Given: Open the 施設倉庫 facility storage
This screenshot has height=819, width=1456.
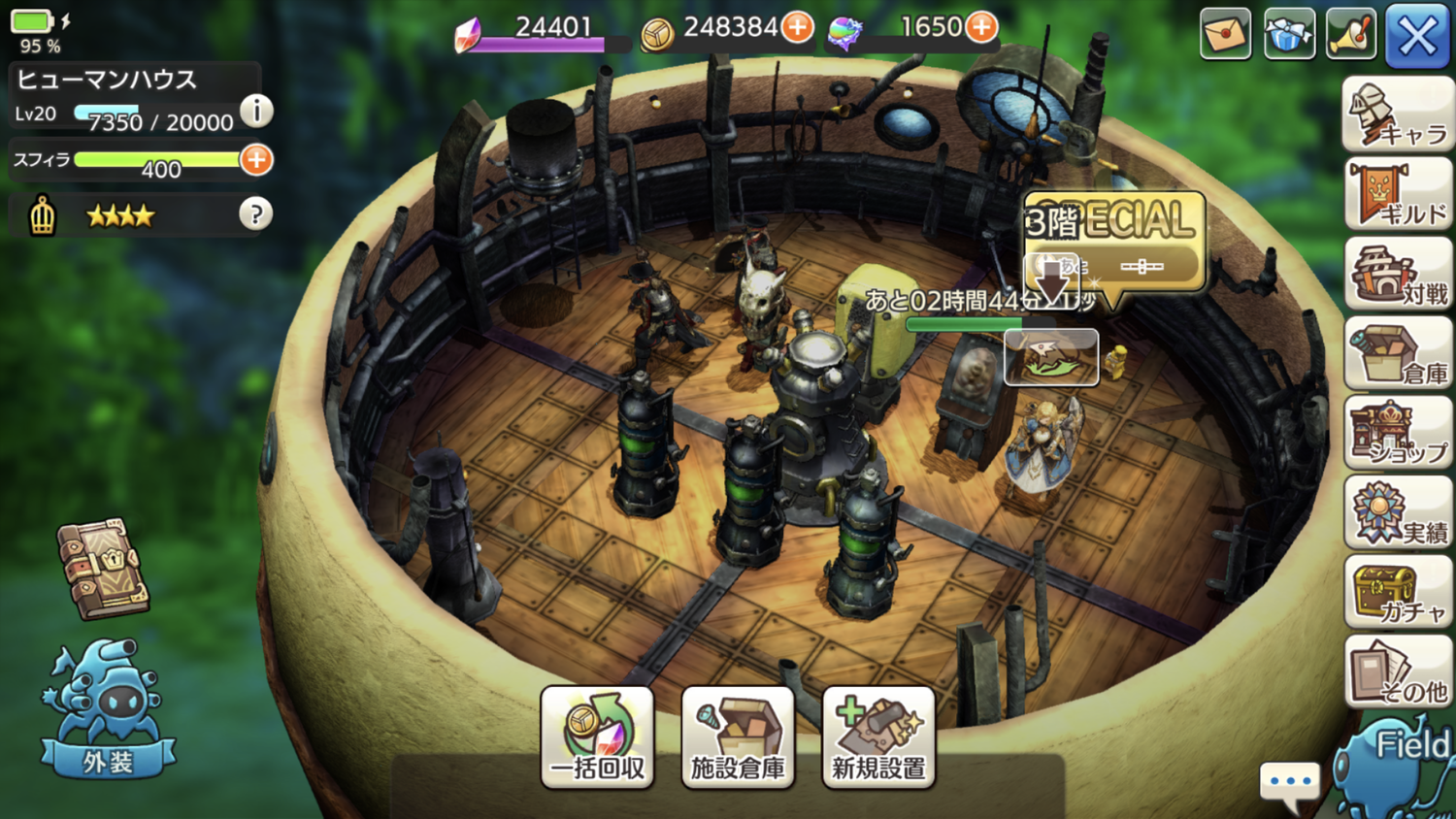Looking at the screenshot, I should 738,737.
